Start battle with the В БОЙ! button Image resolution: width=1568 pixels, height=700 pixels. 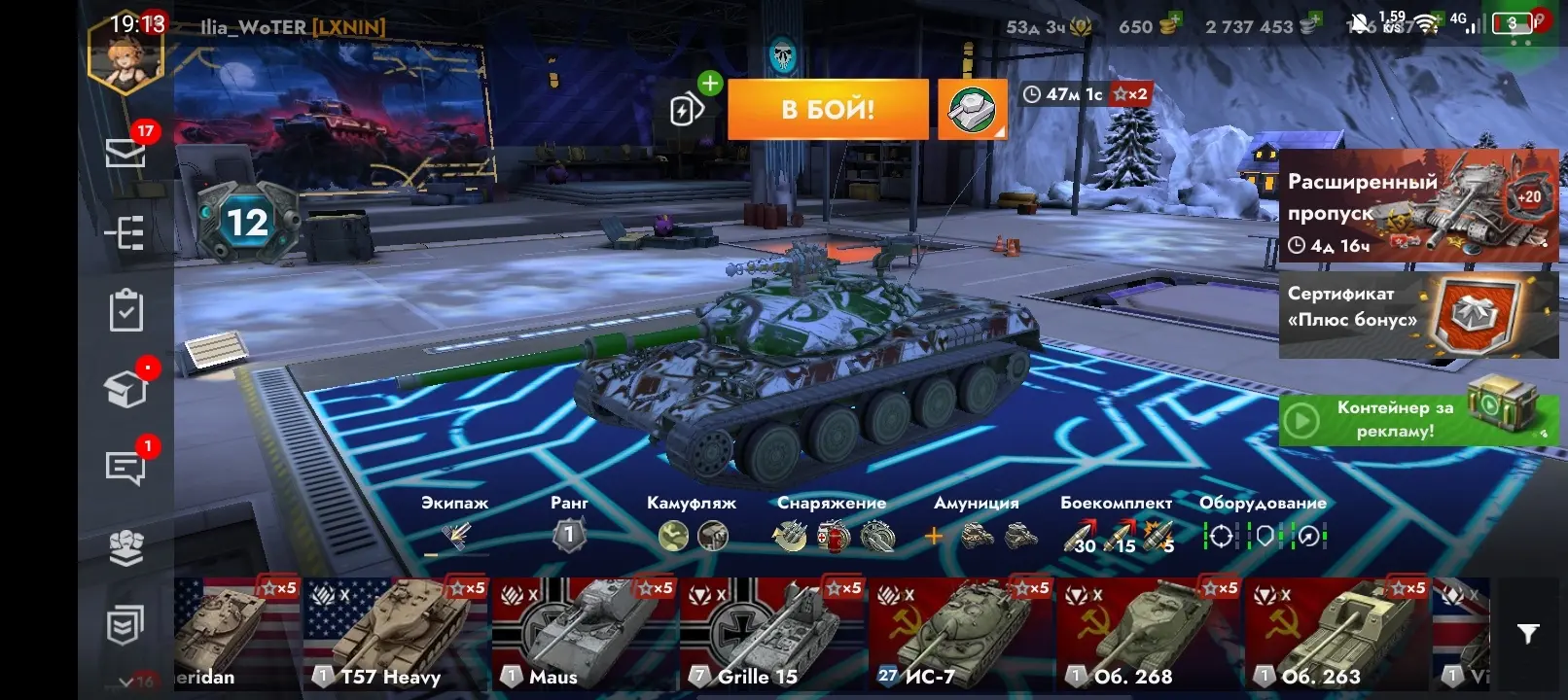point(828,109)
